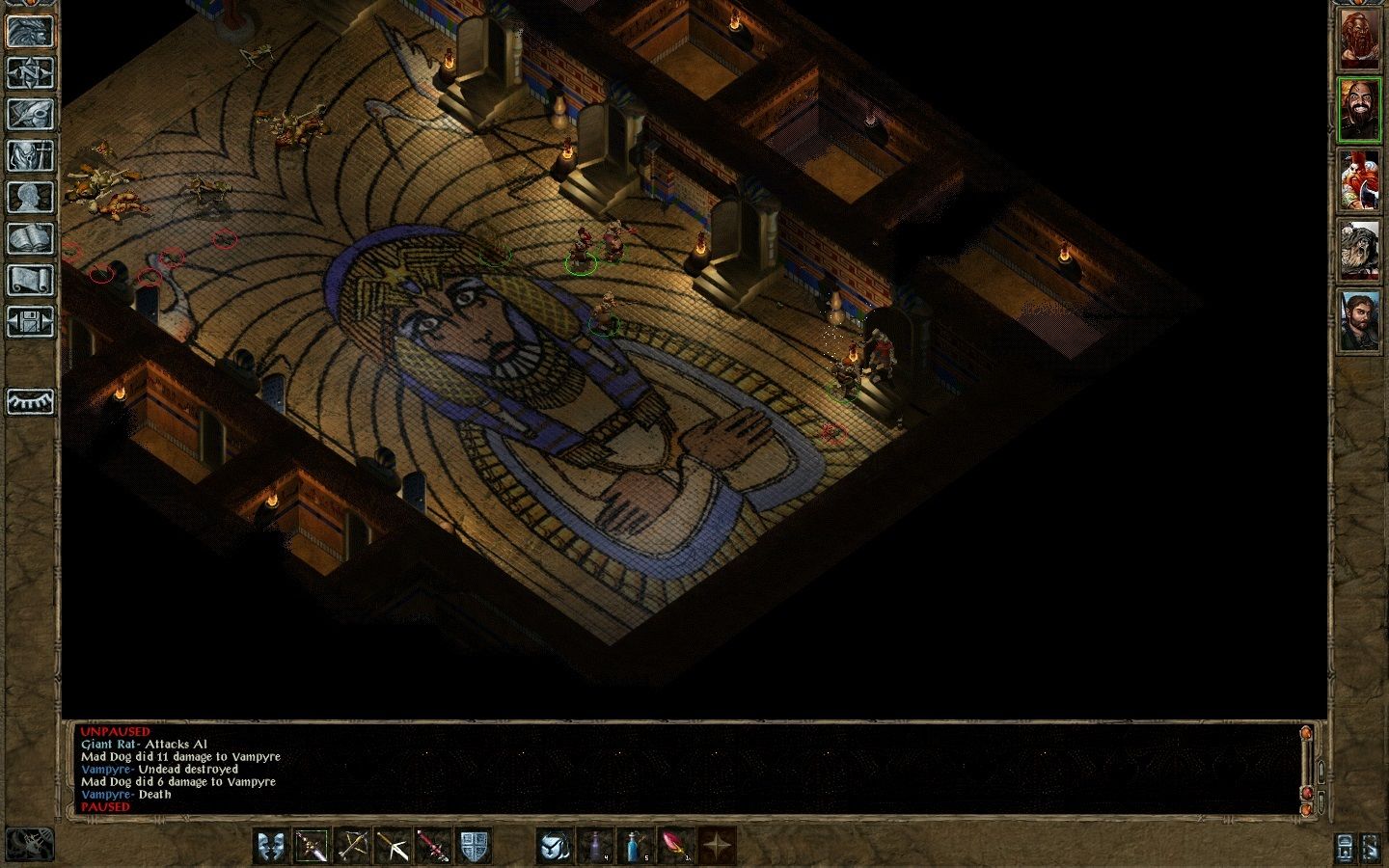Open Special Abilities with the star icon
Viewport: 1389px width, 868px height.
tap(719, 847)
